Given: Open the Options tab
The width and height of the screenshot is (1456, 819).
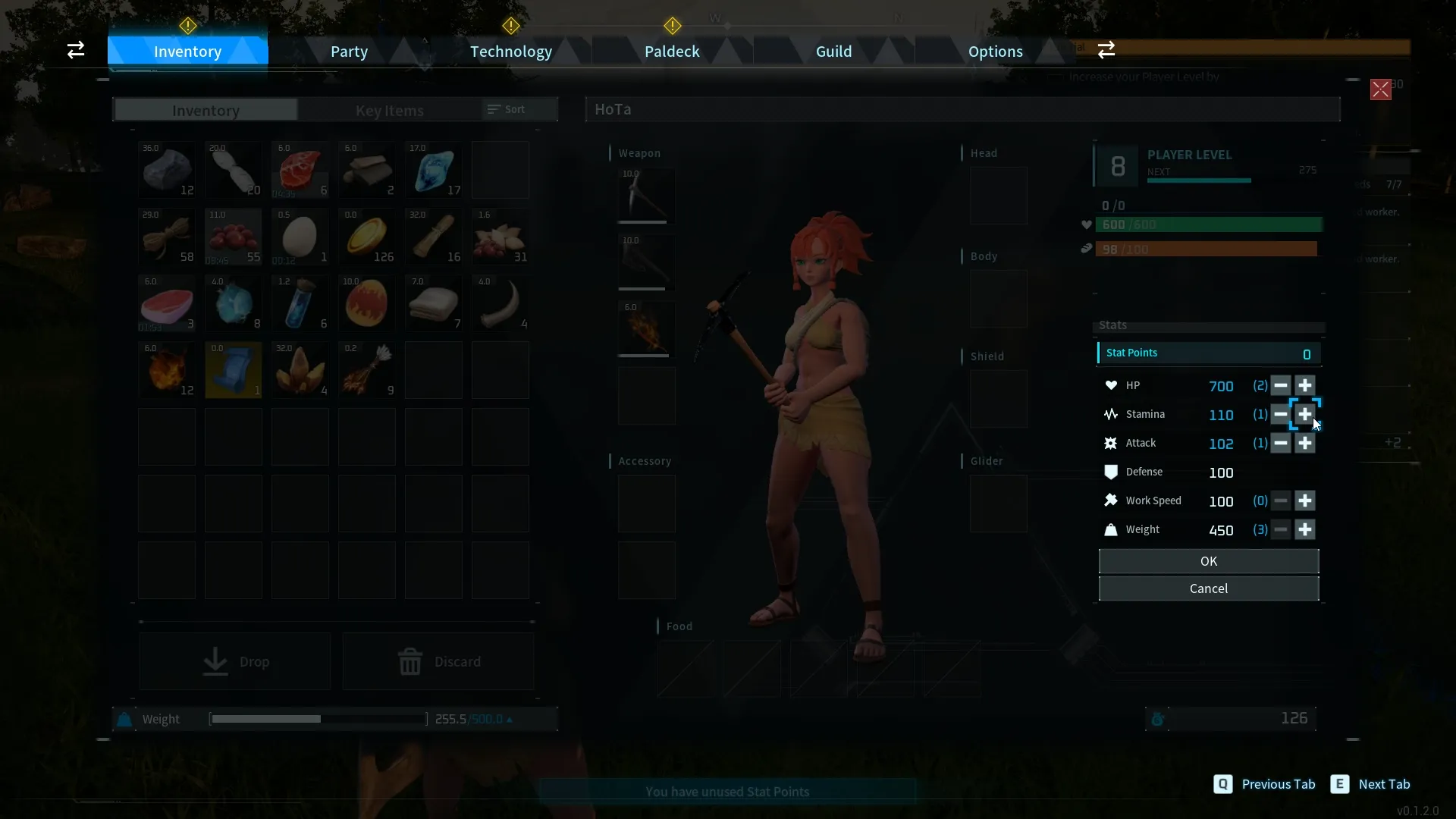Looking at the screenshot, I should pos(995,52).
